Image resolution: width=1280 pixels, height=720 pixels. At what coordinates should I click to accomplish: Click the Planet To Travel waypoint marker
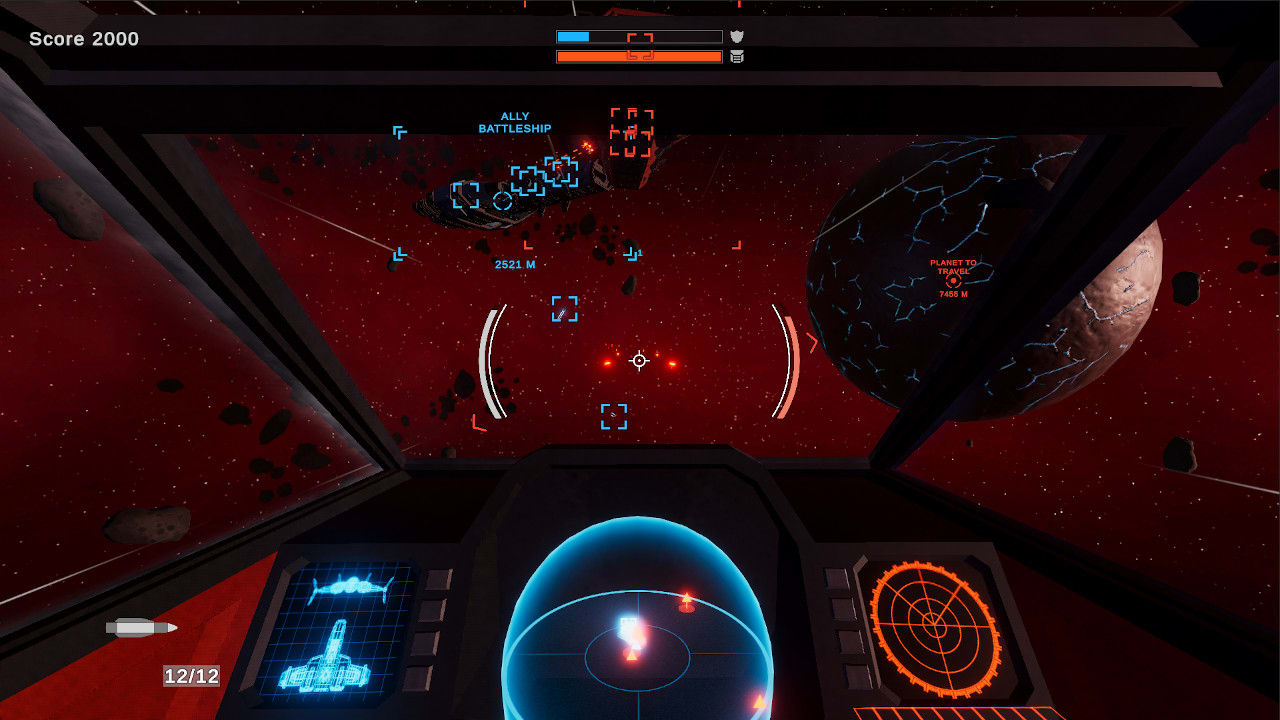coord(953,283)
